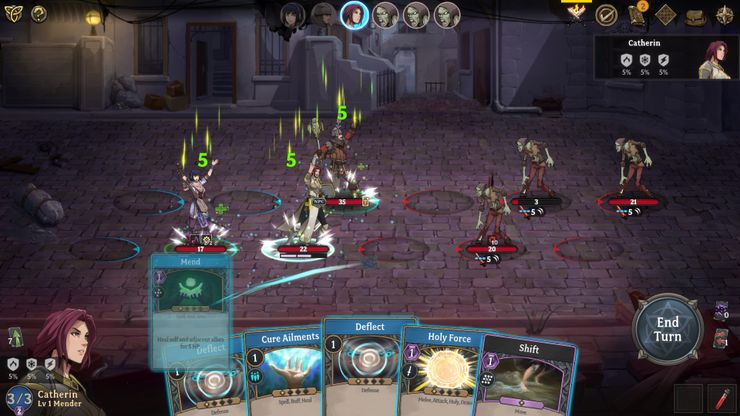740x416 pixels.
Task: Open the question mark help icon
Action: point(39,14)
